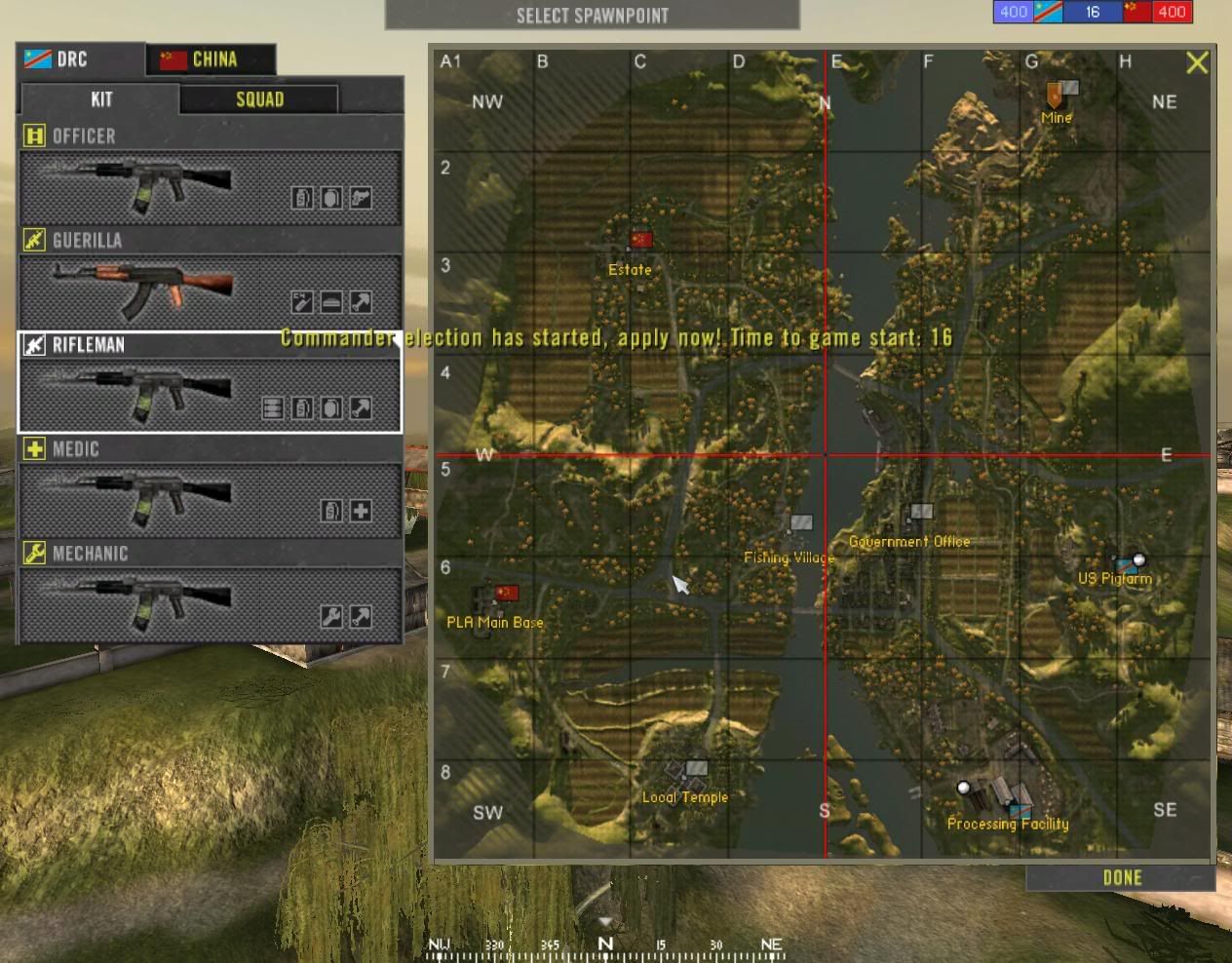Image resolution: width=1232 pixels, height=963 pixels.
Task: Select the Mechanic kit
Action: 210,604
